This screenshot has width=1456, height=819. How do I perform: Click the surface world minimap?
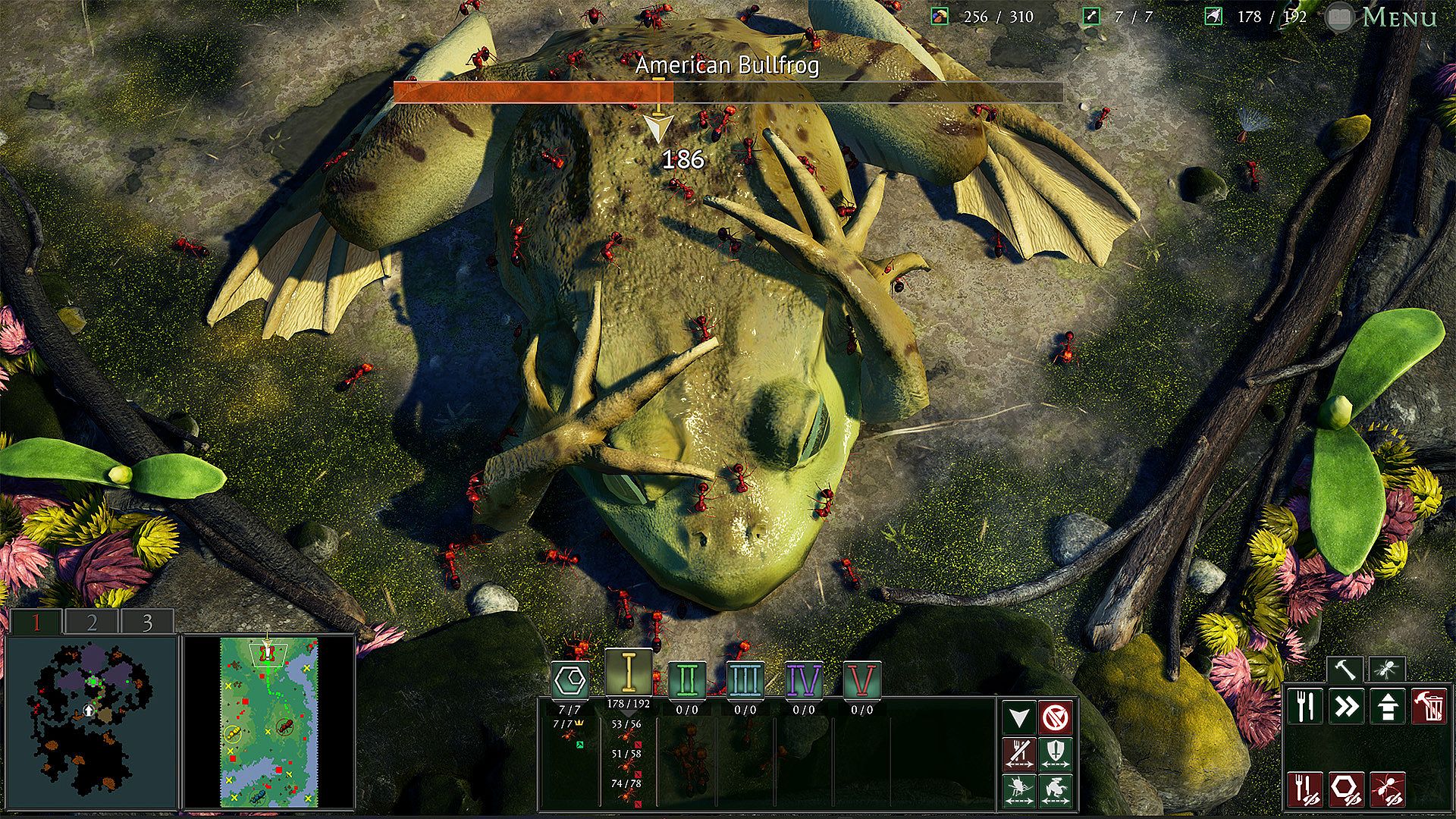[269, 722]
